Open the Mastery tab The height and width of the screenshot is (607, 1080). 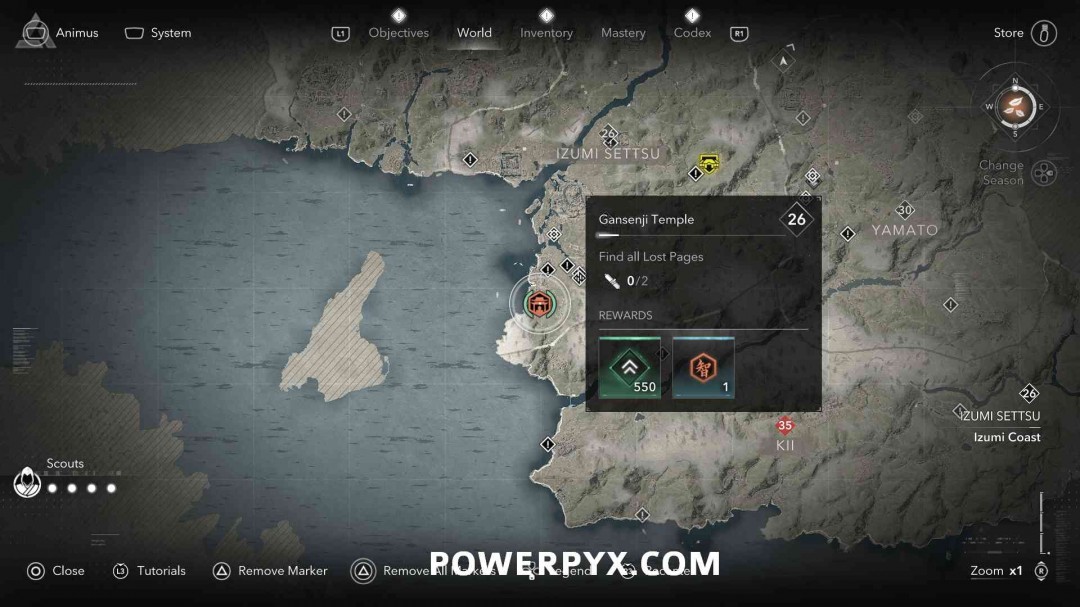coord(623,33)
